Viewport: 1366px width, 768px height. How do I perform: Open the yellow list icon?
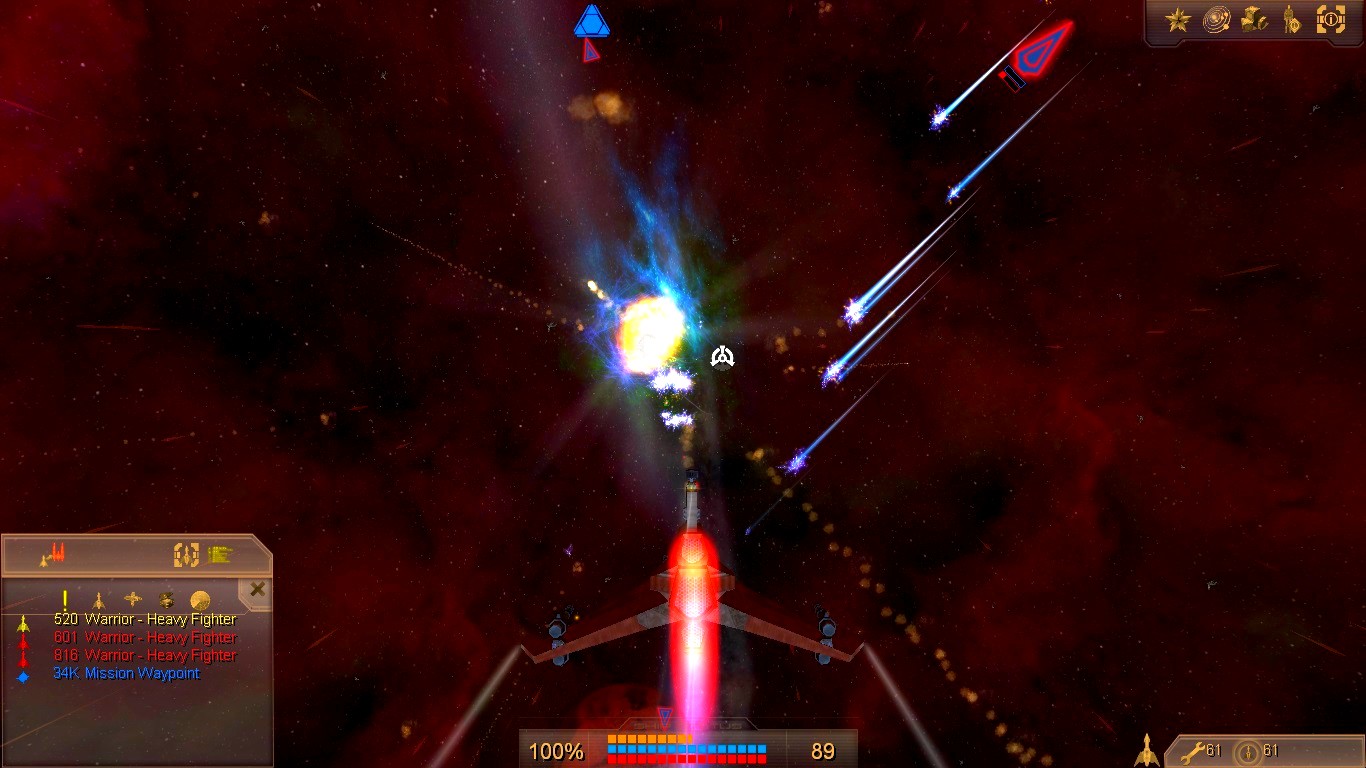click(x=220, y=554)
